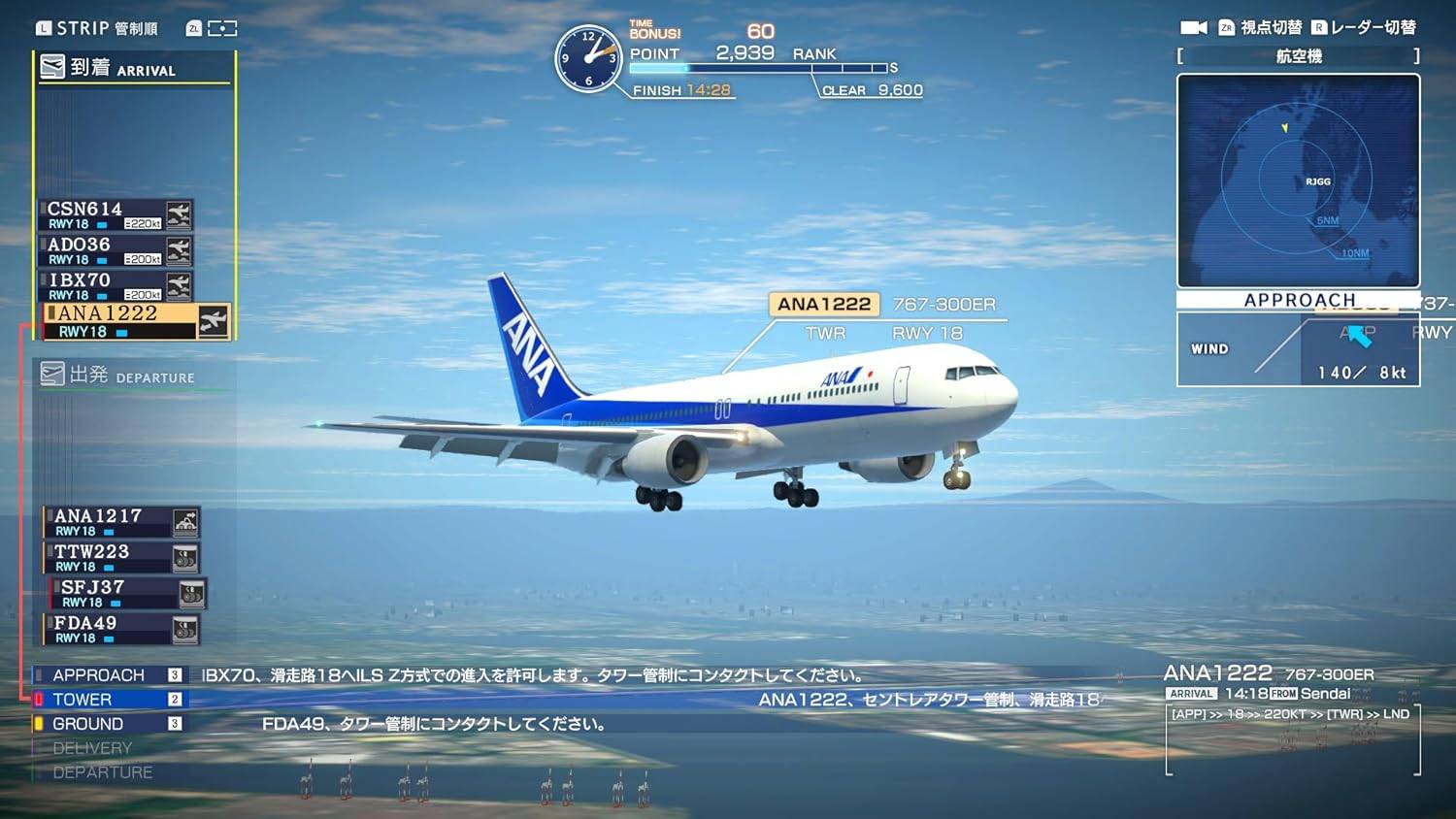Viewport: 1456px width, 819px height.
Task: Click the arrival airplane icon next to 到着
Action: pos(50,64)
